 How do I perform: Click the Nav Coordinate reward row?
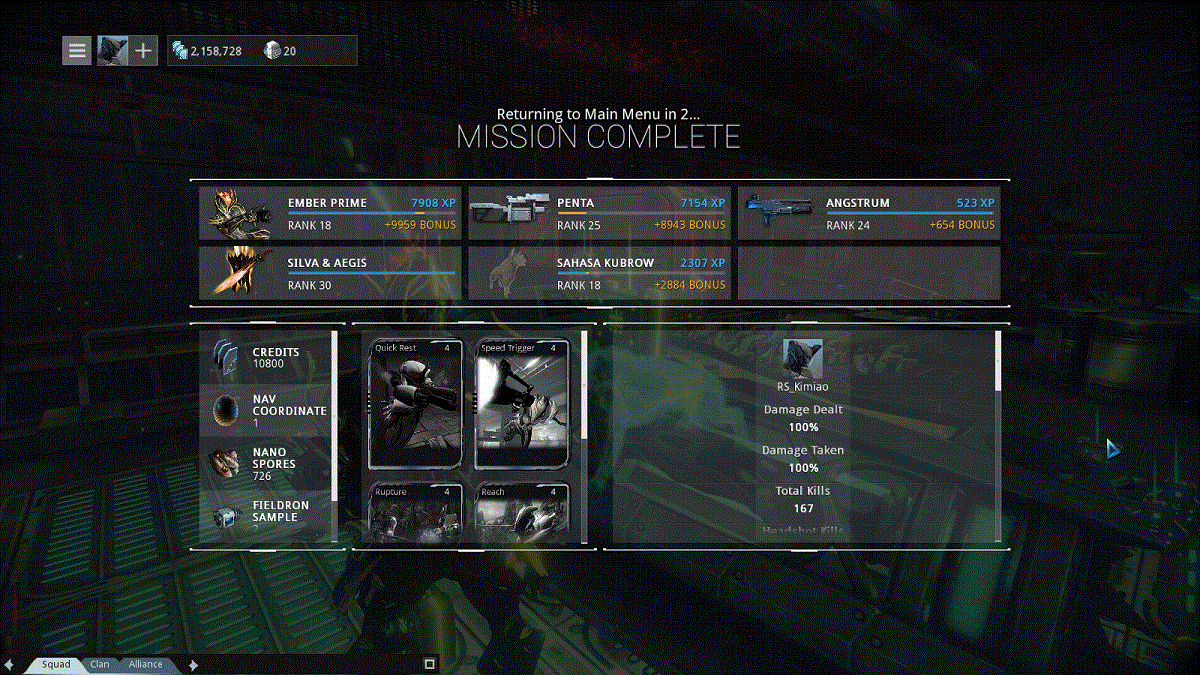(266, 410)
